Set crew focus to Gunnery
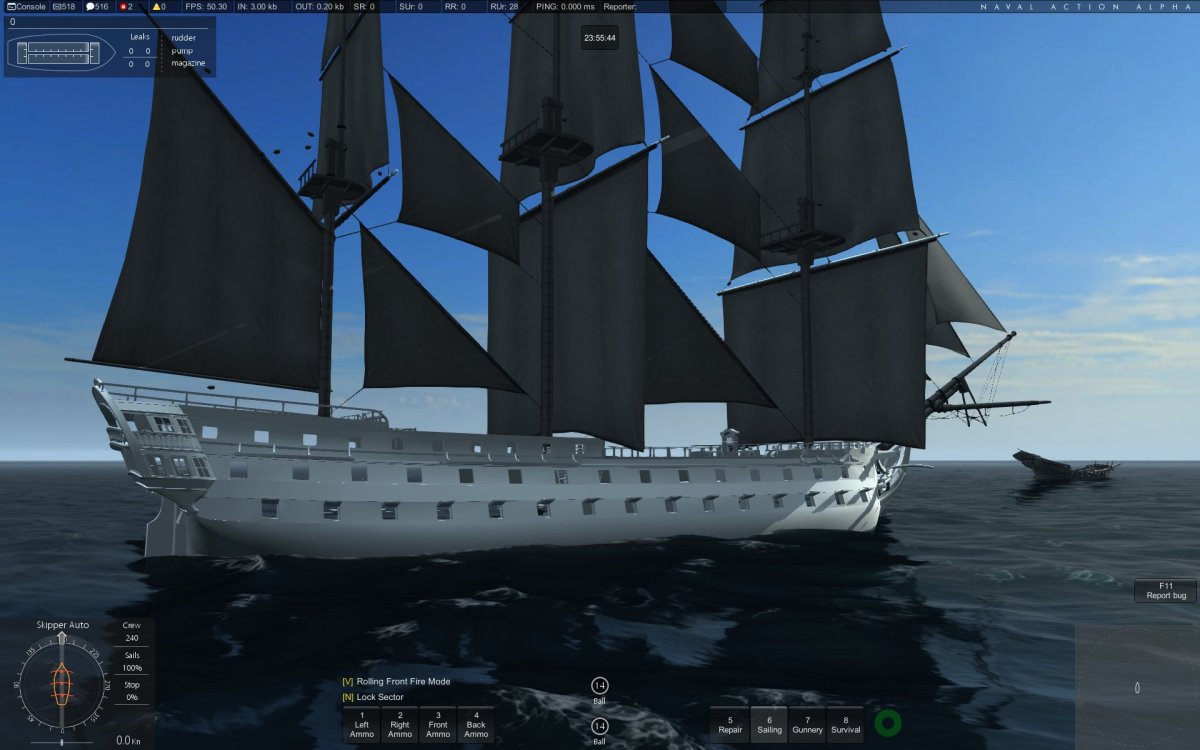Screen dimensions: 1200x750 [x=807, y=724]
